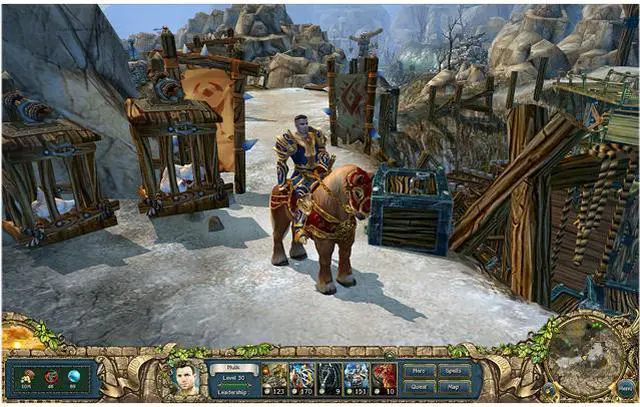The height and width of the screenshot is (407, 640).
Task: Open the Spells book
Action: click(x=453, y=371)
